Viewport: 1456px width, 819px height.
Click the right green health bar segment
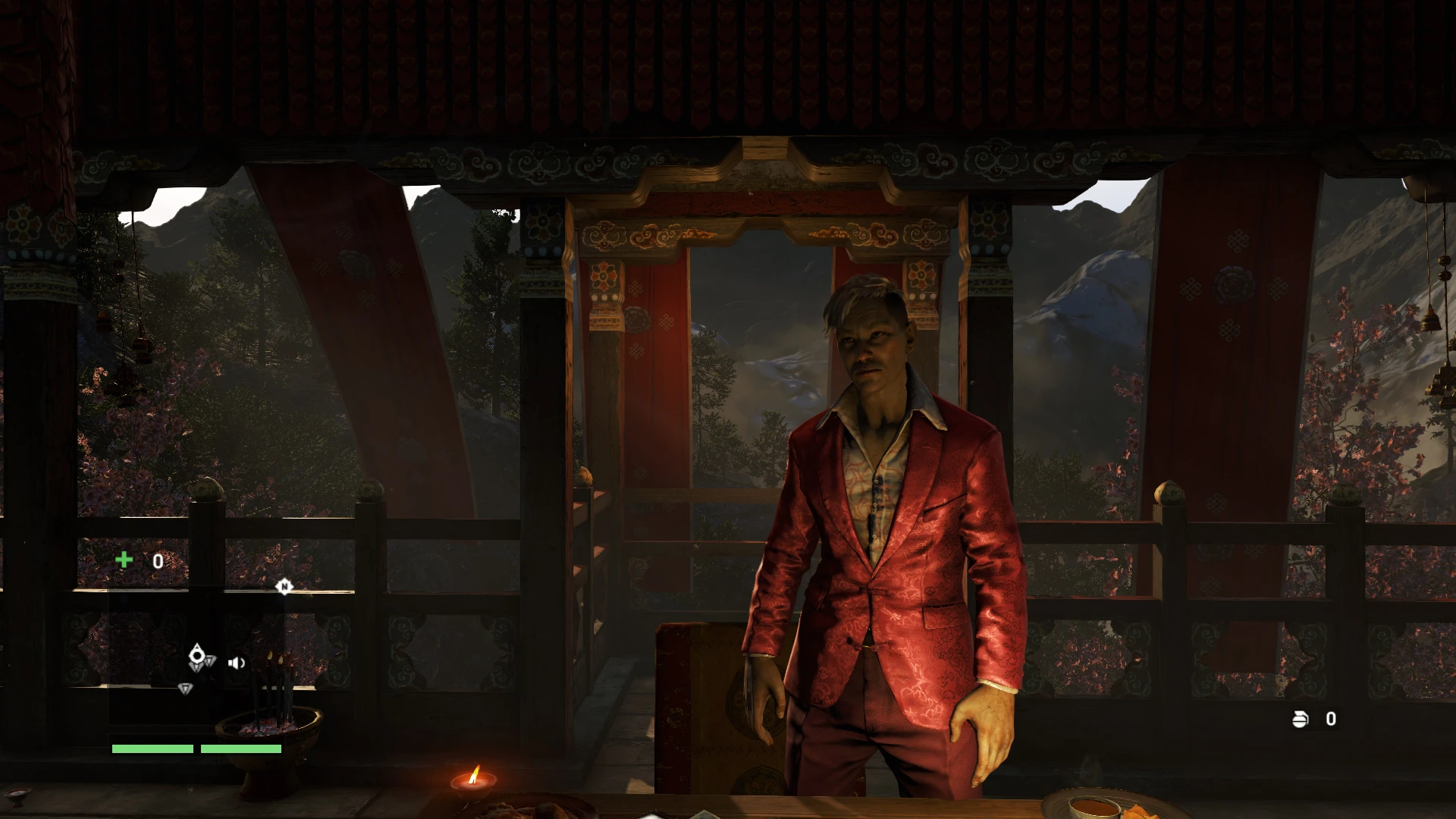(241, 748)
